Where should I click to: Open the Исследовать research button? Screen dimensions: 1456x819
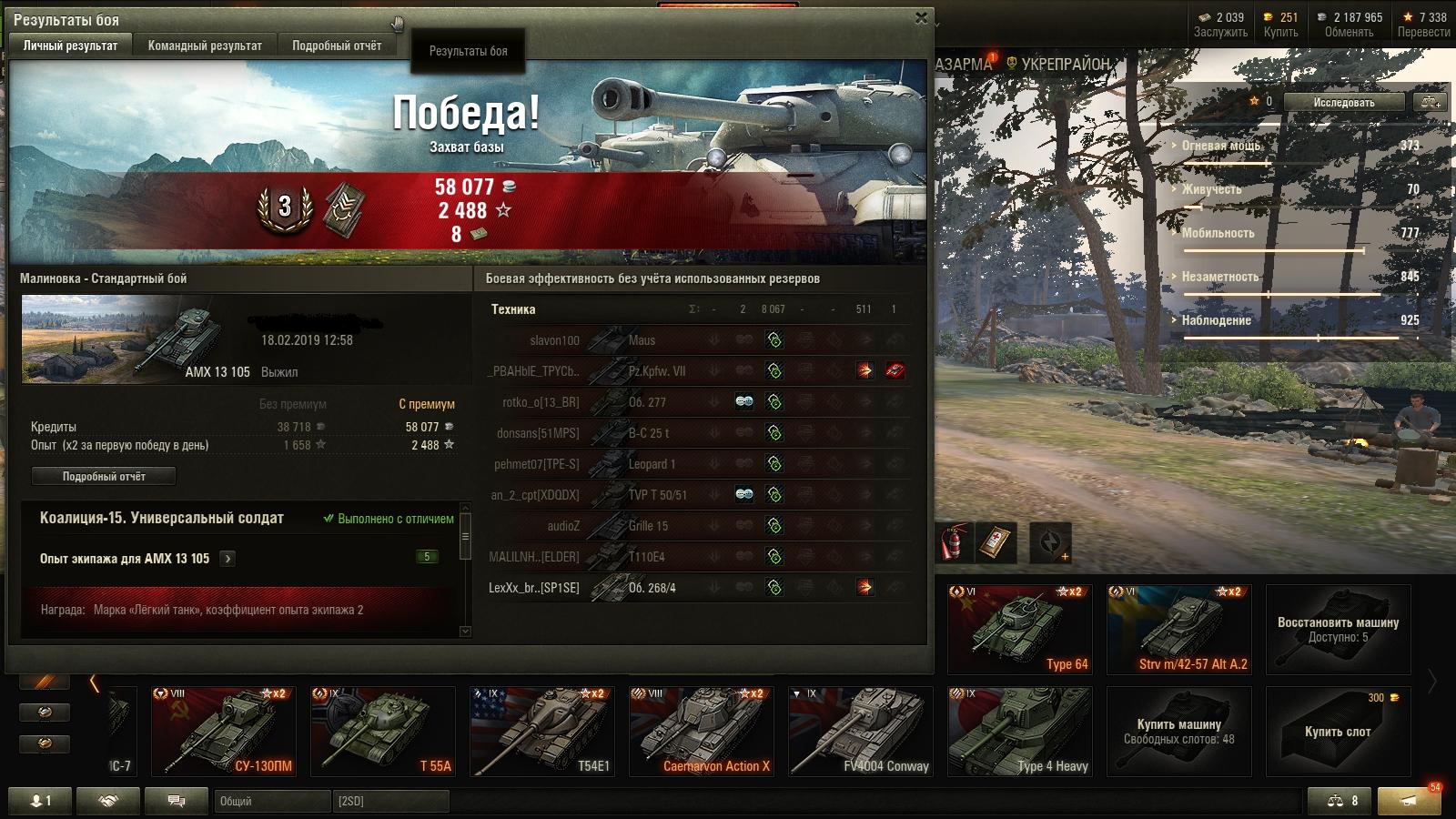(x=1343, y=103)
